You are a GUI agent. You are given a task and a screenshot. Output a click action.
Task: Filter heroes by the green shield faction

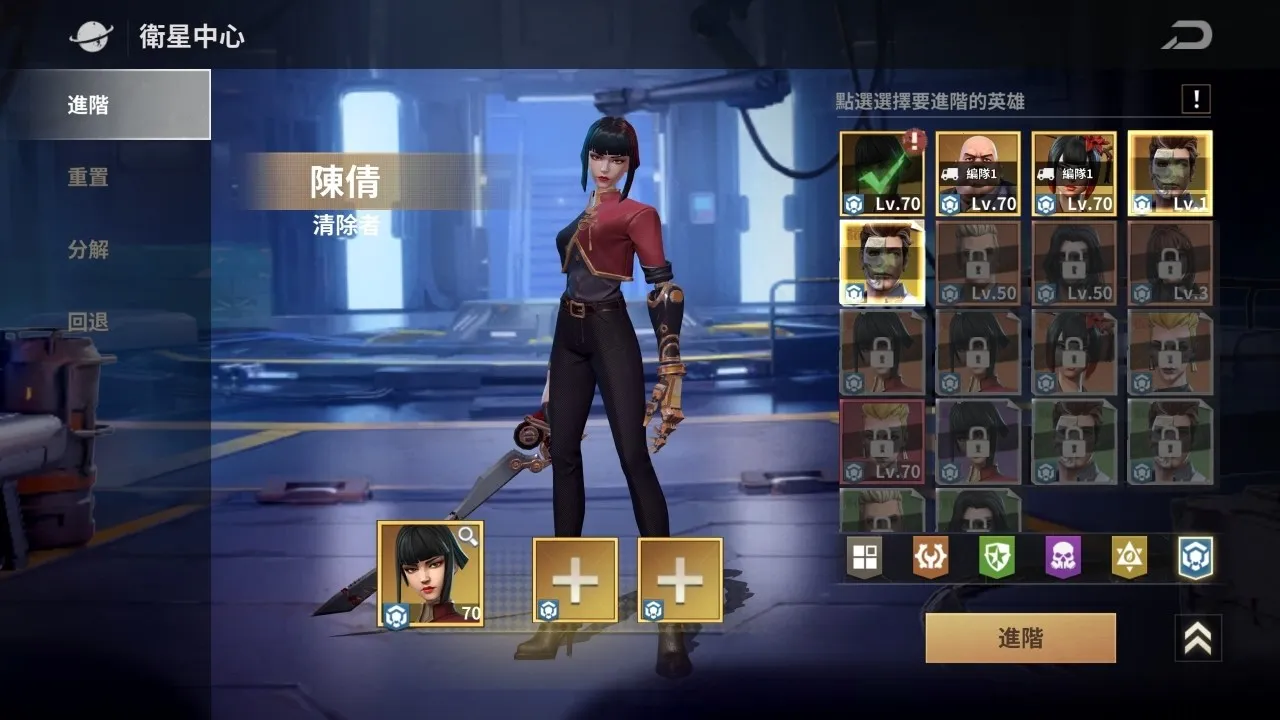(996, 558)
